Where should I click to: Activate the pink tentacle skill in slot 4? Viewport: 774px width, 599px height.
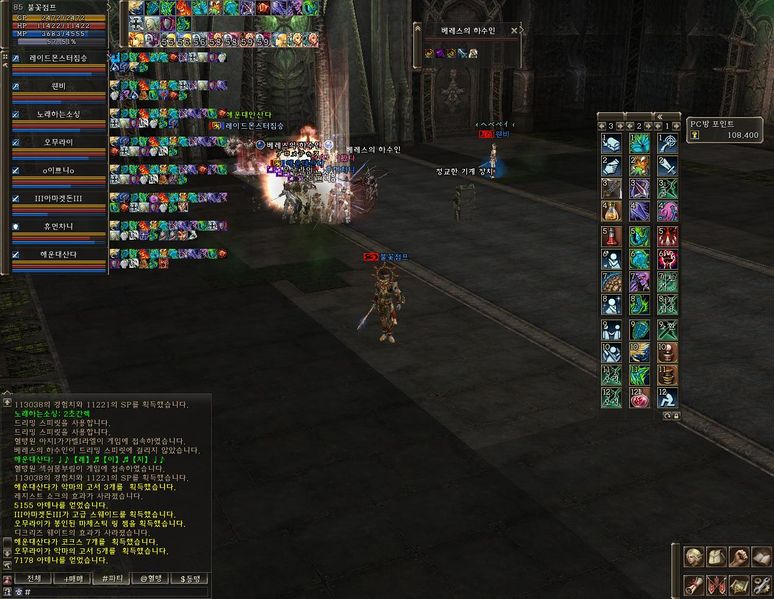coord(668,212)
